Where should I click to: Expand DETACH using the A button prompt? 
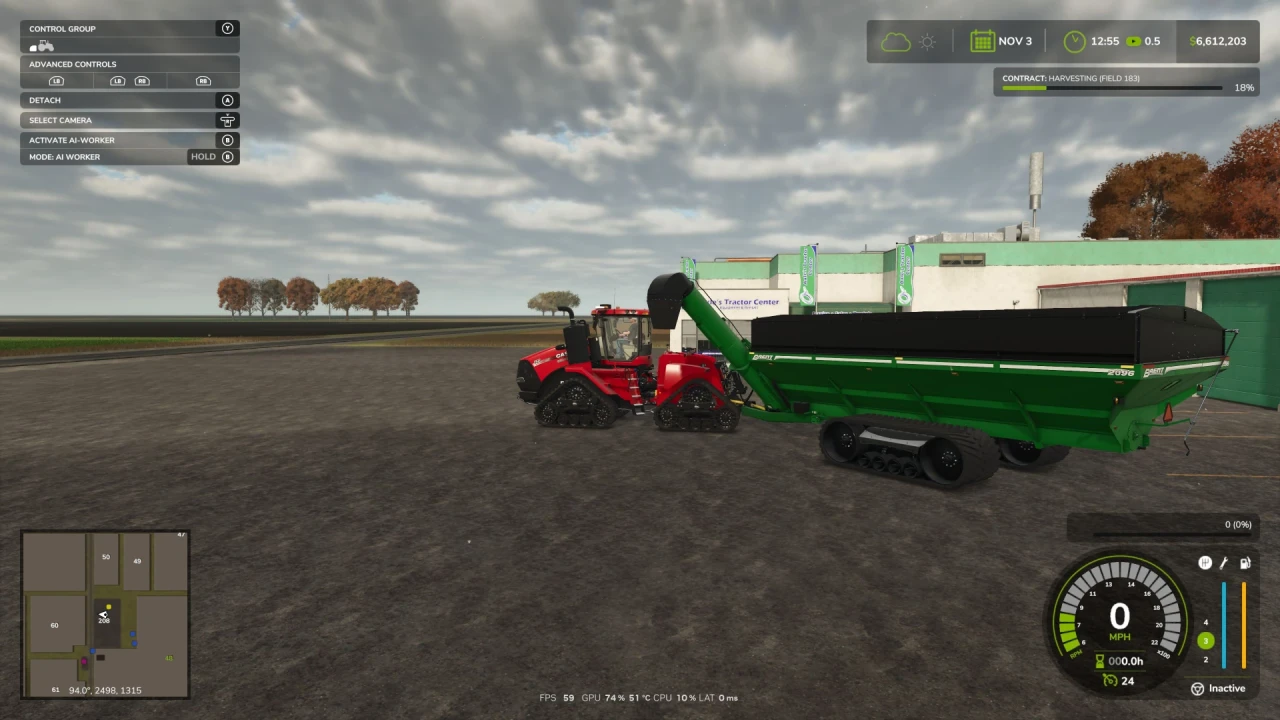(227, 100)
